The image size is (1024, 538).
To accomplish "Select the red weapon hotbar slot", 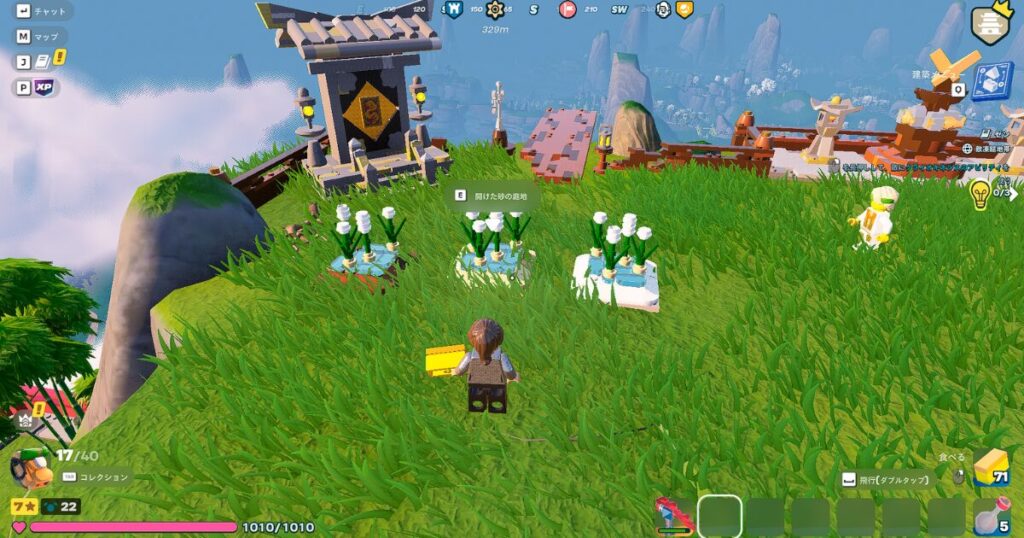I will [x=674, y=516].
